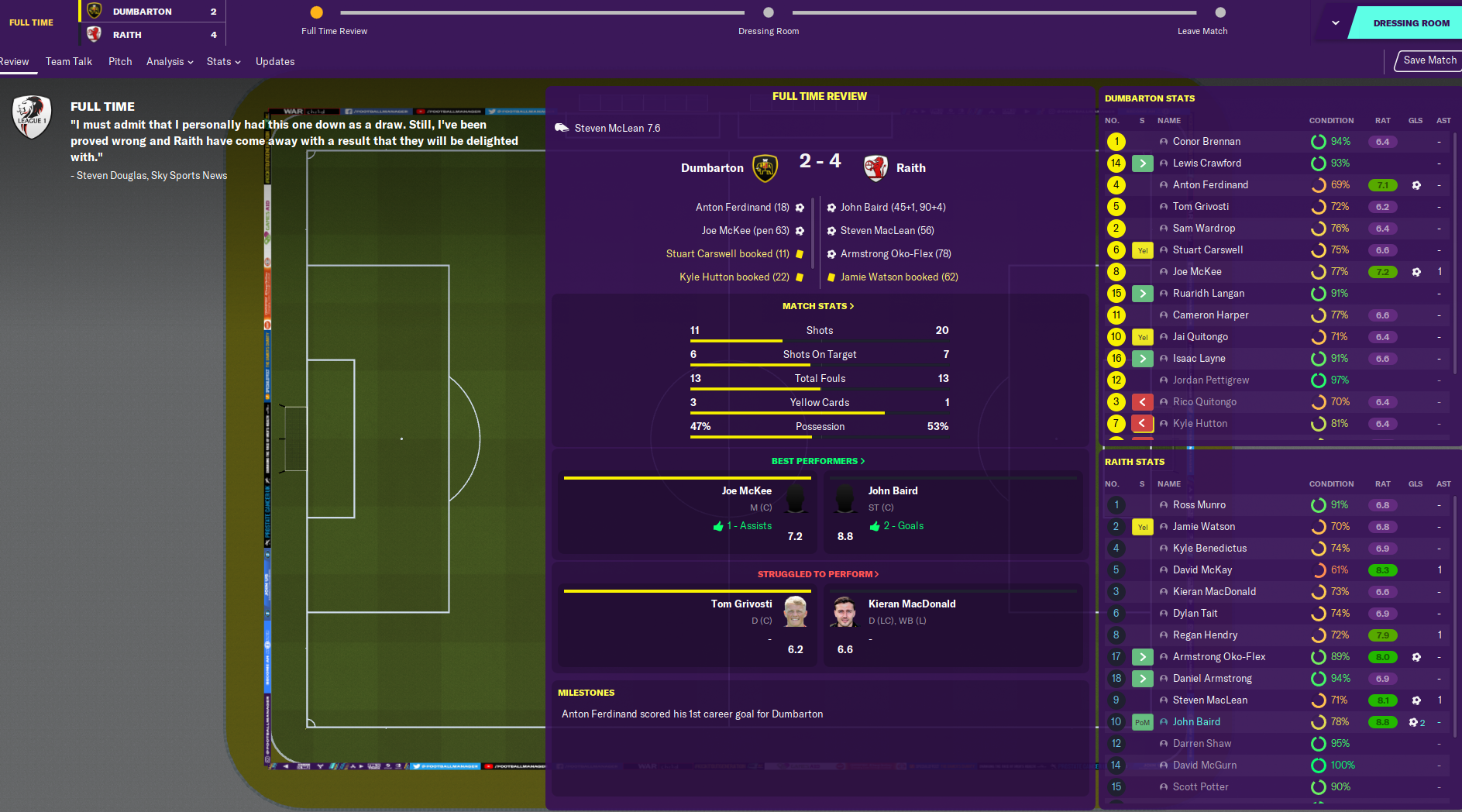Select Anton Ferdinand in Dumbarton stats
The image size is (1462, 812).
tap(1210, 185)
